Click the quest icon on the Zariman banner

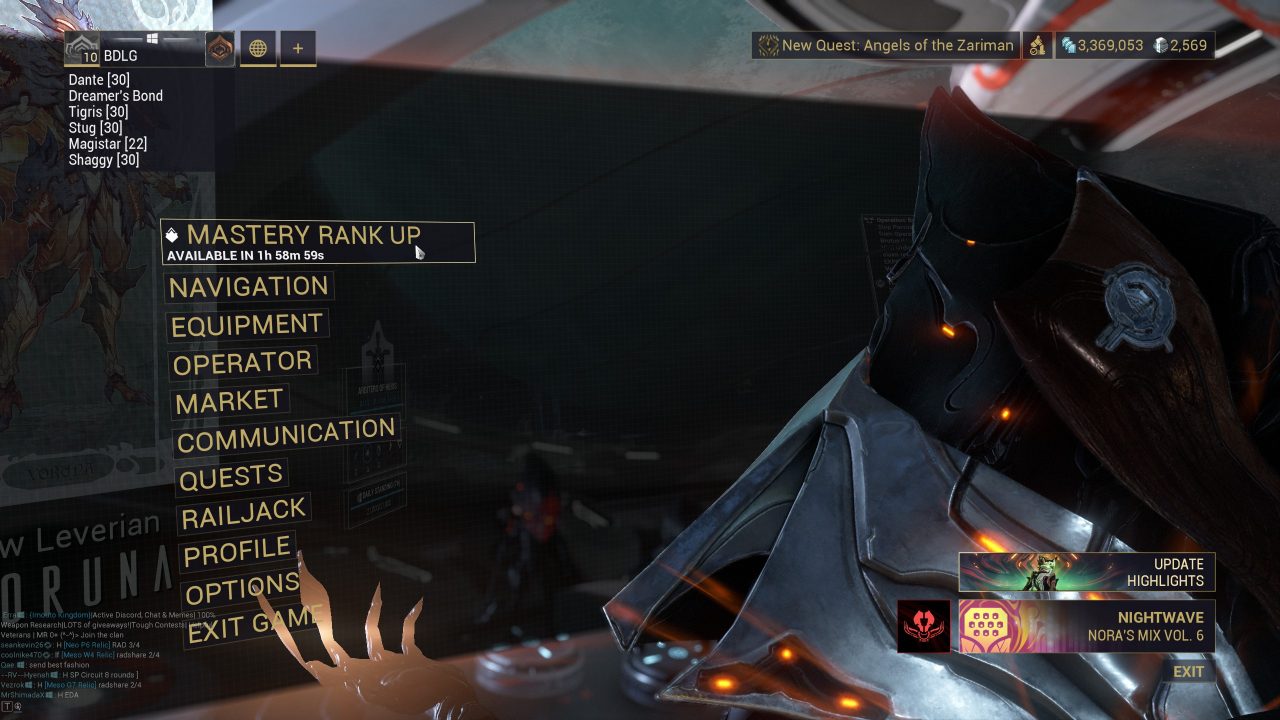[768, 44]
